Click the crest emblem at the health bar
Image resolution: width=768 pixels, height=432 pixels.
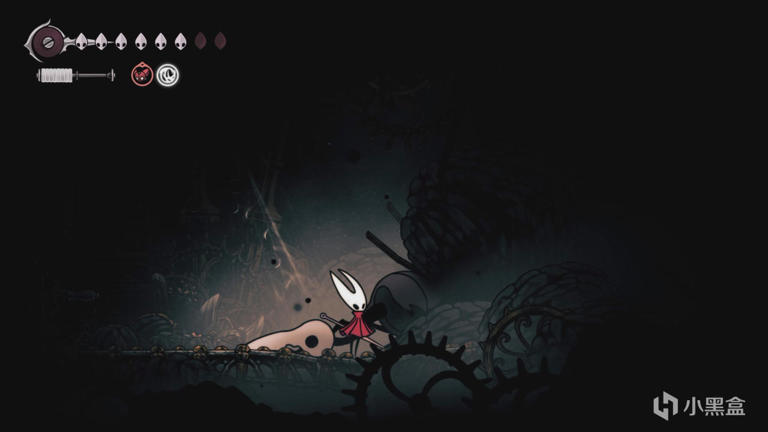click(46, 42)
